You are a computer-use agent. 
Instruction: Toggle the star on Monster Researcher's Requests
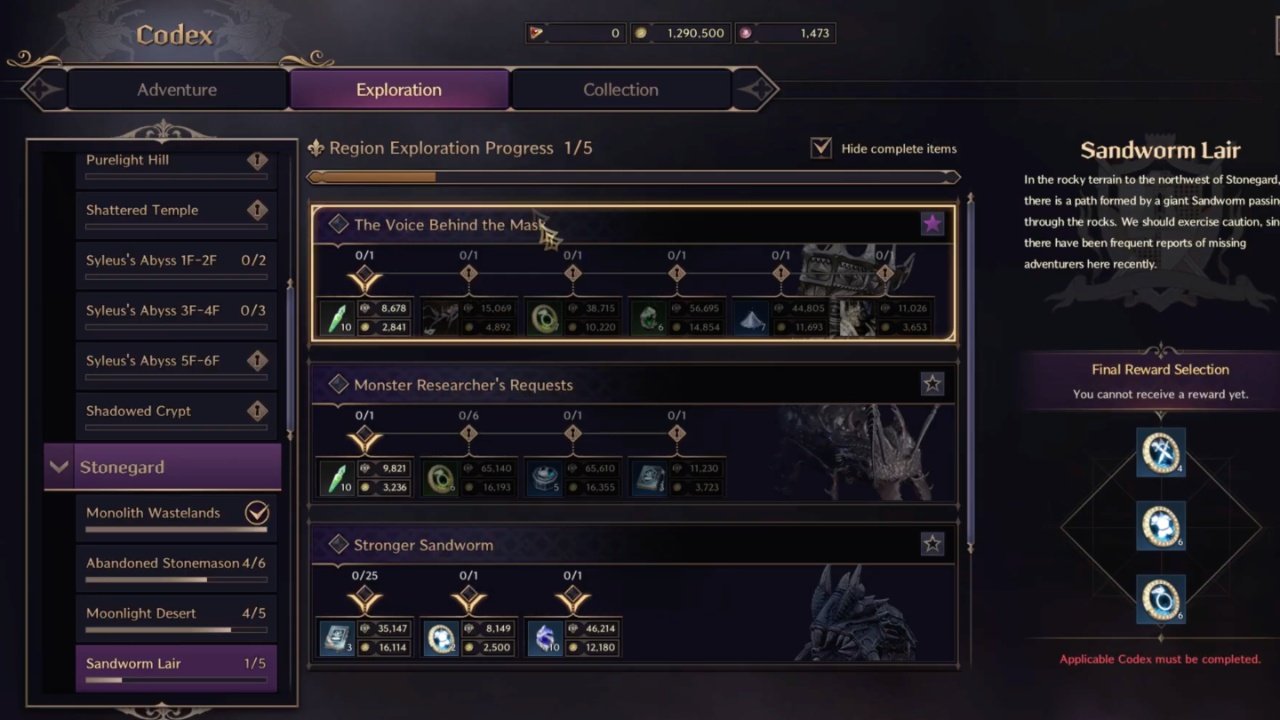932,383
